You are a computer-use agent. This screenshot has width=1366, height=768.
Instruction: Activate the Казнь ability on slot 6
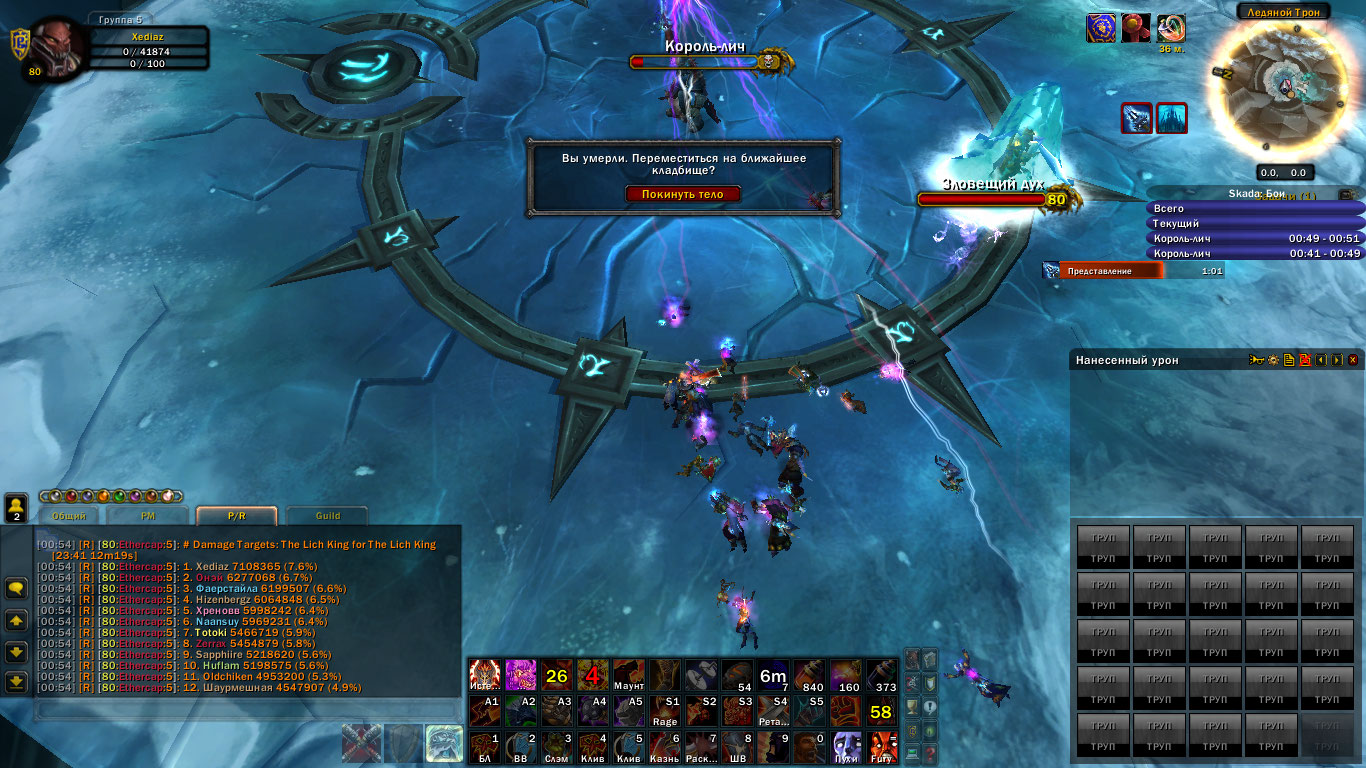[665, 748]
